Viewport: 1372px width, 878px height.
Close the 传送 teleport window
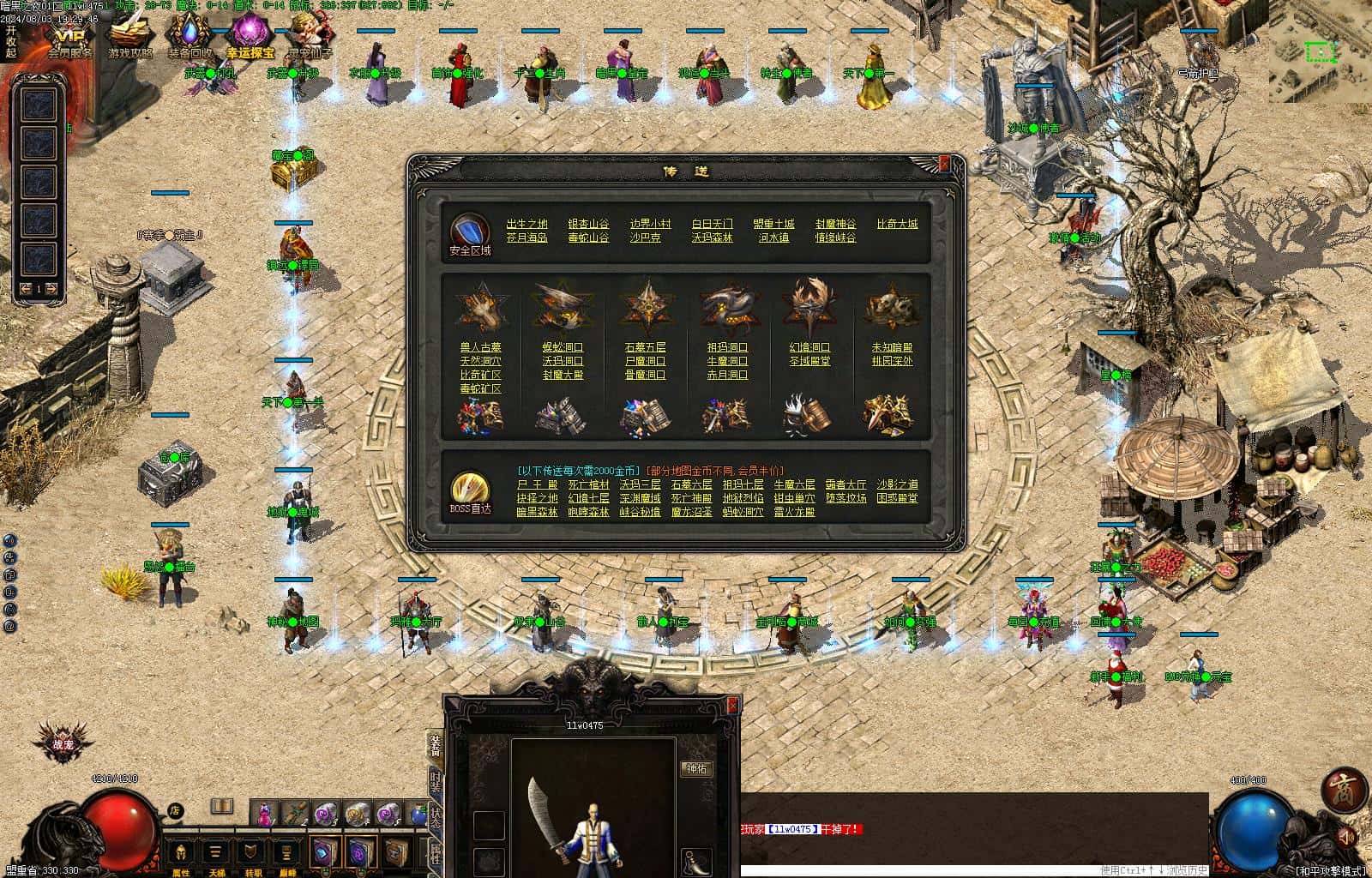944,164
